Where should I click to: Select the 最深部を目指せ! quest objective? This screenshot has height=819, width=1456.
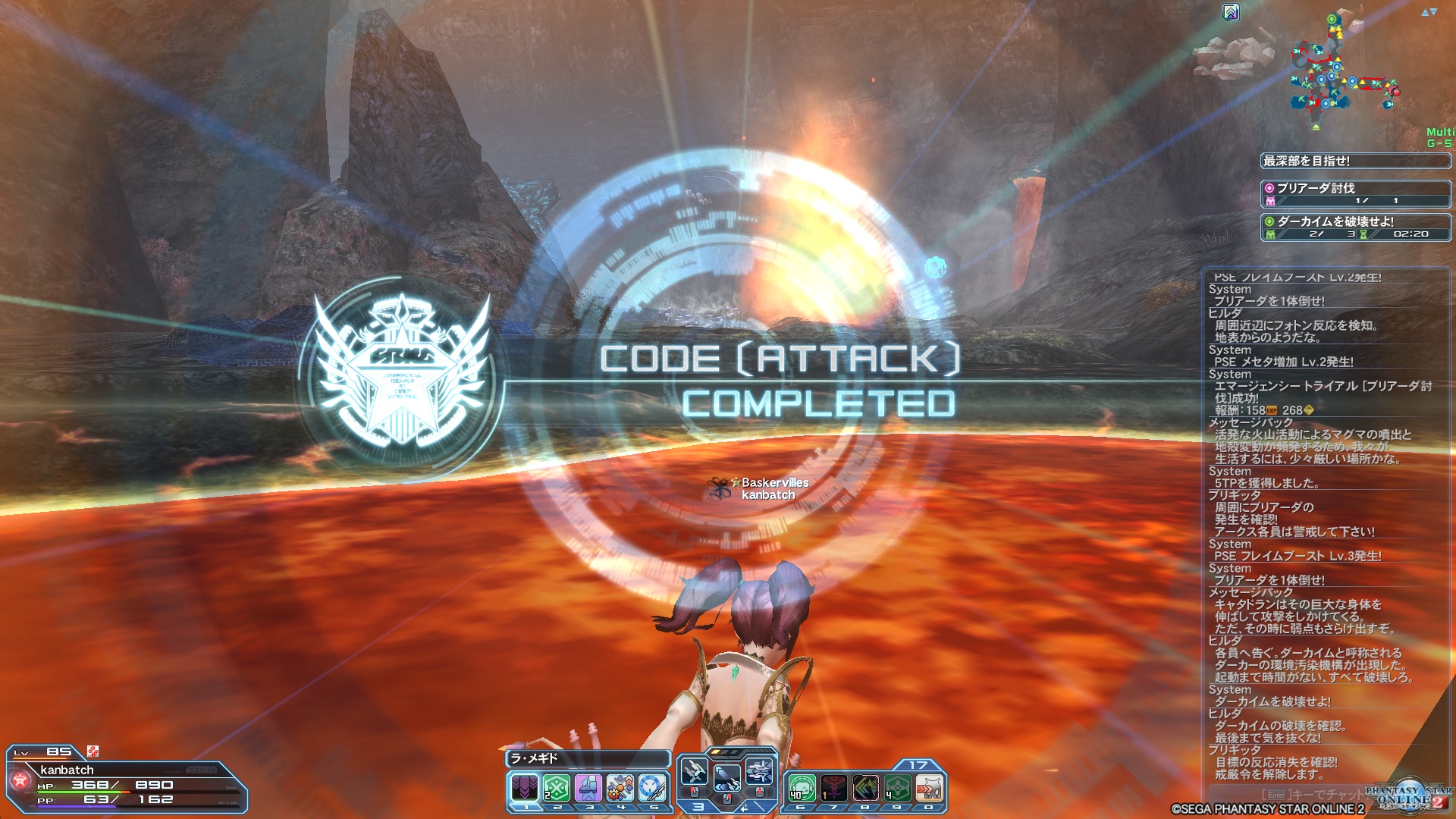[x=1355, y=161]
